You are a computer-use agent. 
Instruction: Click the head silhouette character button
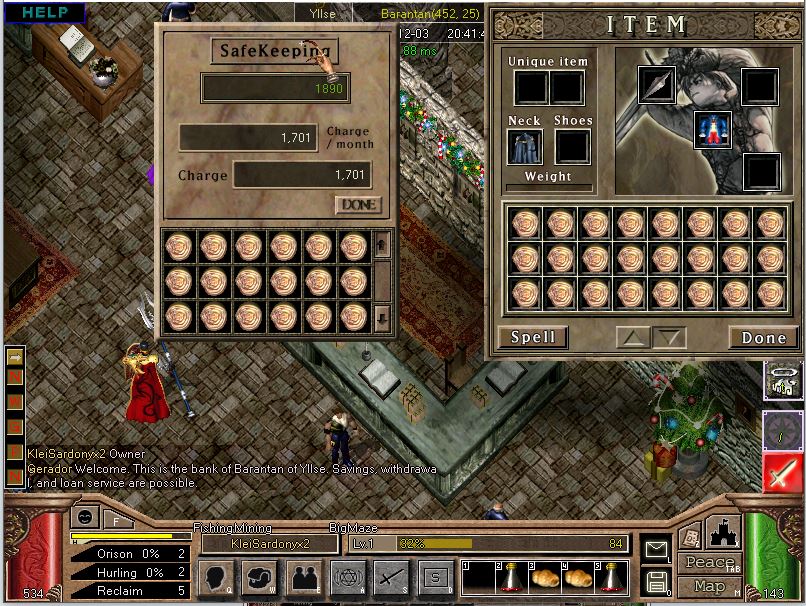(215, 578)
